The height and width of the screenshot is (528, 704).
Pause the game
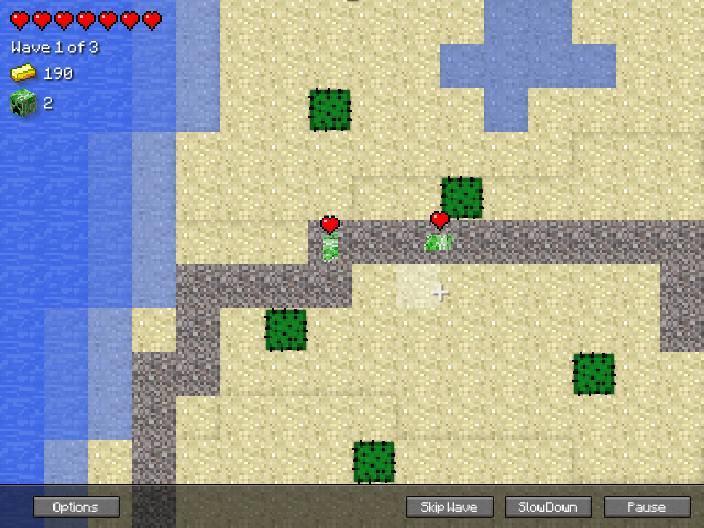point(647,507)
